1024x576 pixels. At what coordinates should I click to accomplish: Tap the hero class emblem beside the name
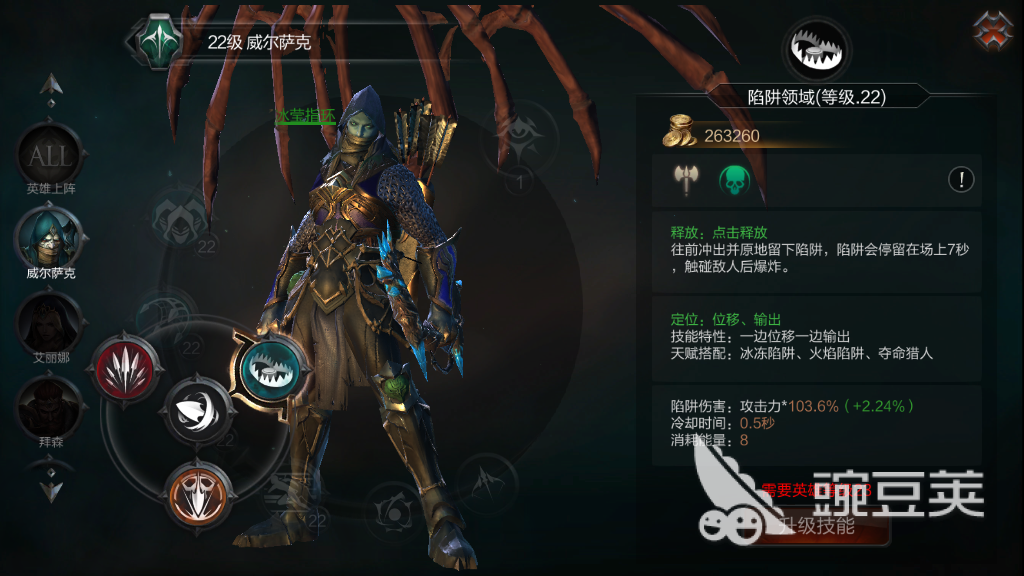point(158,41)
